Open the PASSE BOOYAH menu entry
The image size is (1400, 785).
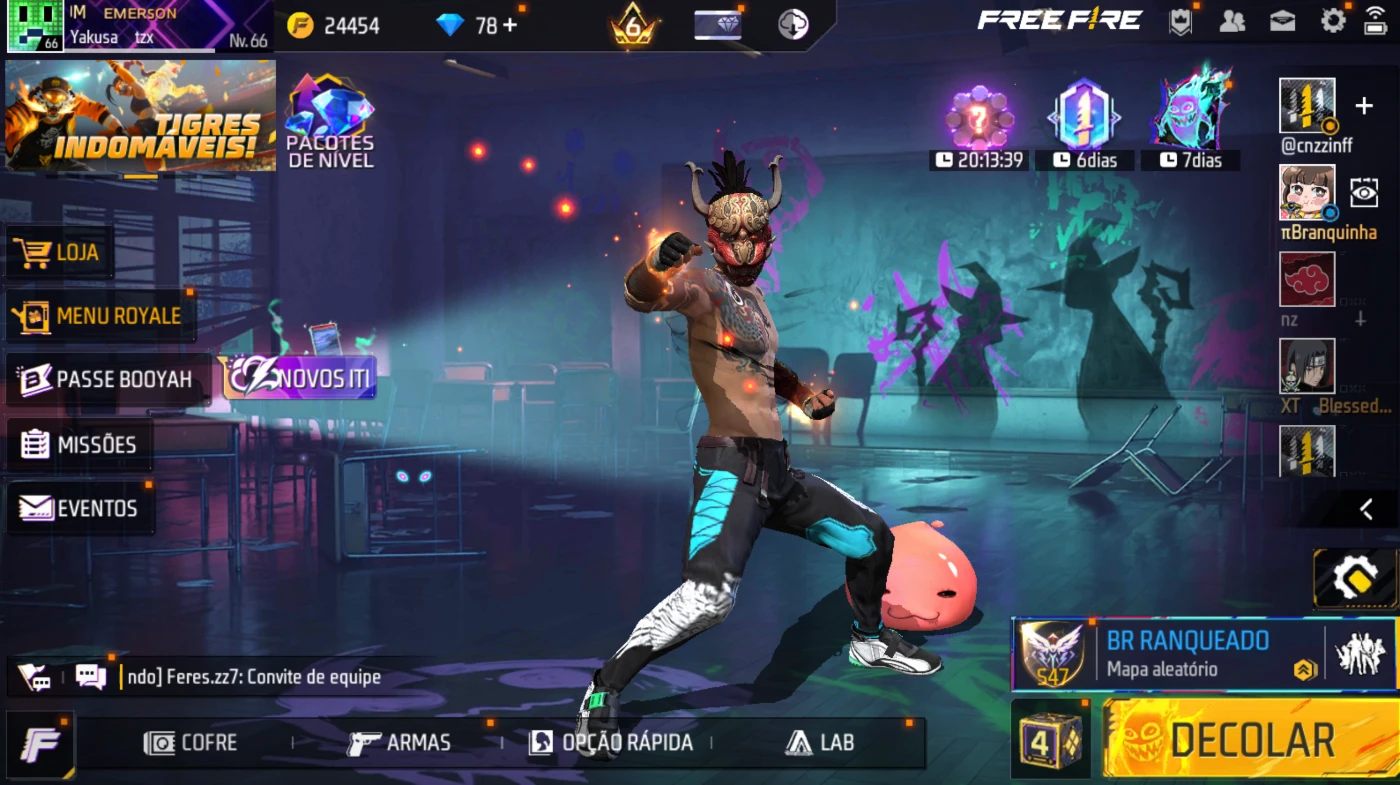coord(107,380)
